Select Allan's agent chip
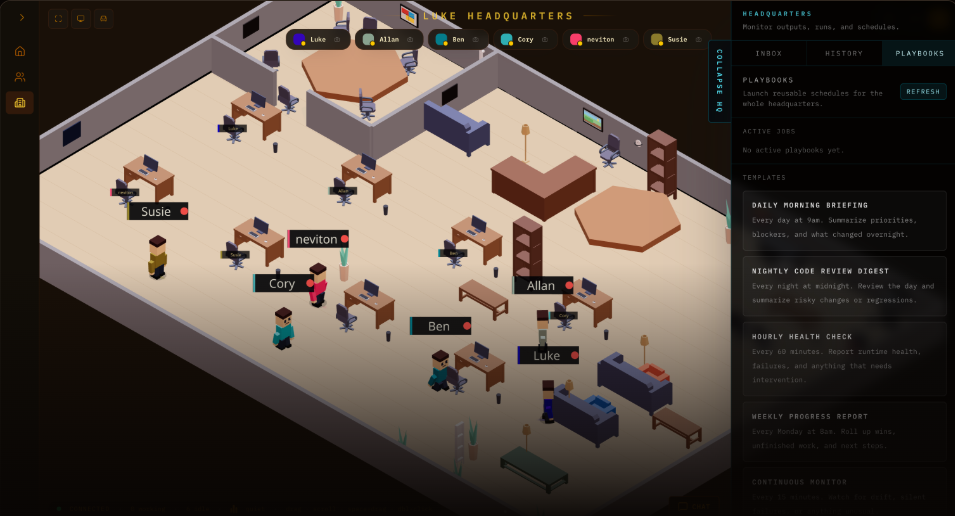This screenshot has width=955, height=516. (388, 39)
